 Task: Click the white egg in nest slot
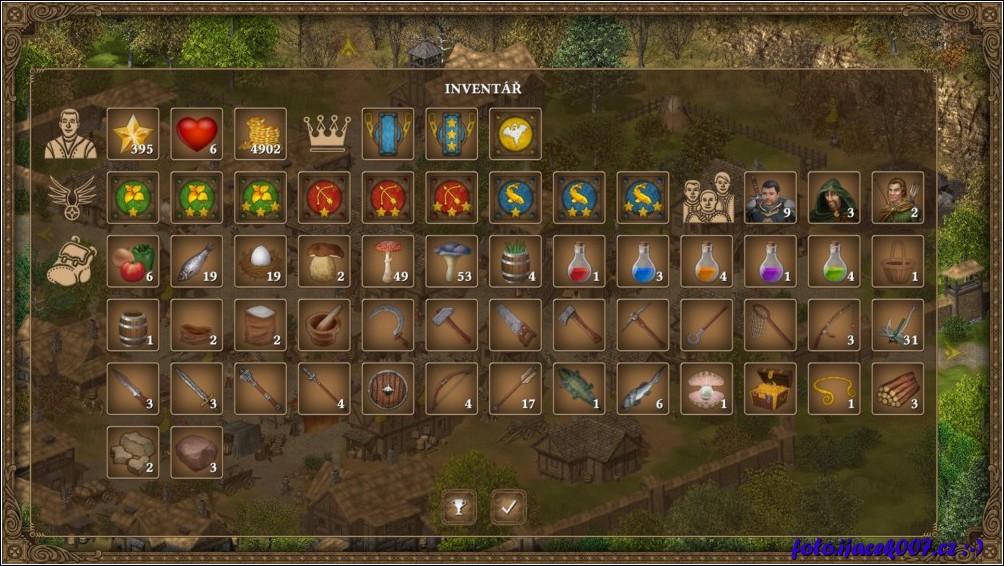point(260,262)
